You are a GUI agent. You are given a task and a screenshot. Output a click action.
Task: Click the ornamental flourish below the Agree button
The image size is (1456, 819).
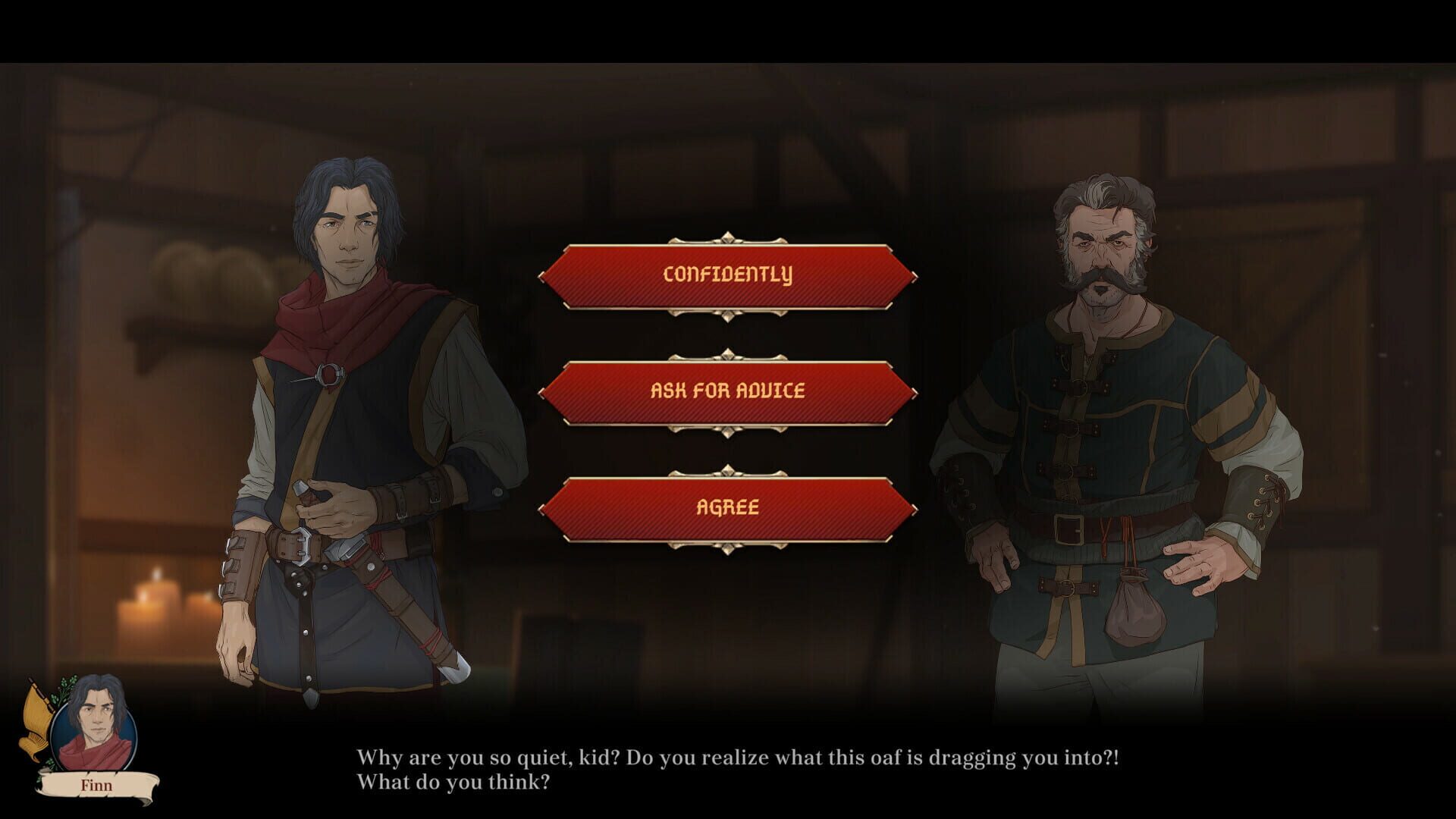click(726, 546)
